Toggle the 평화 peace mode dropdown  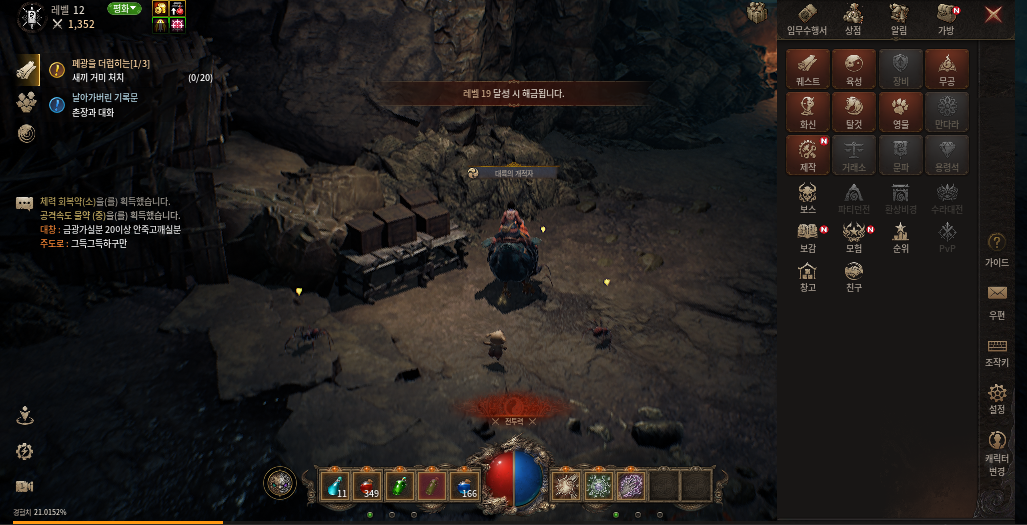[124, 9]
